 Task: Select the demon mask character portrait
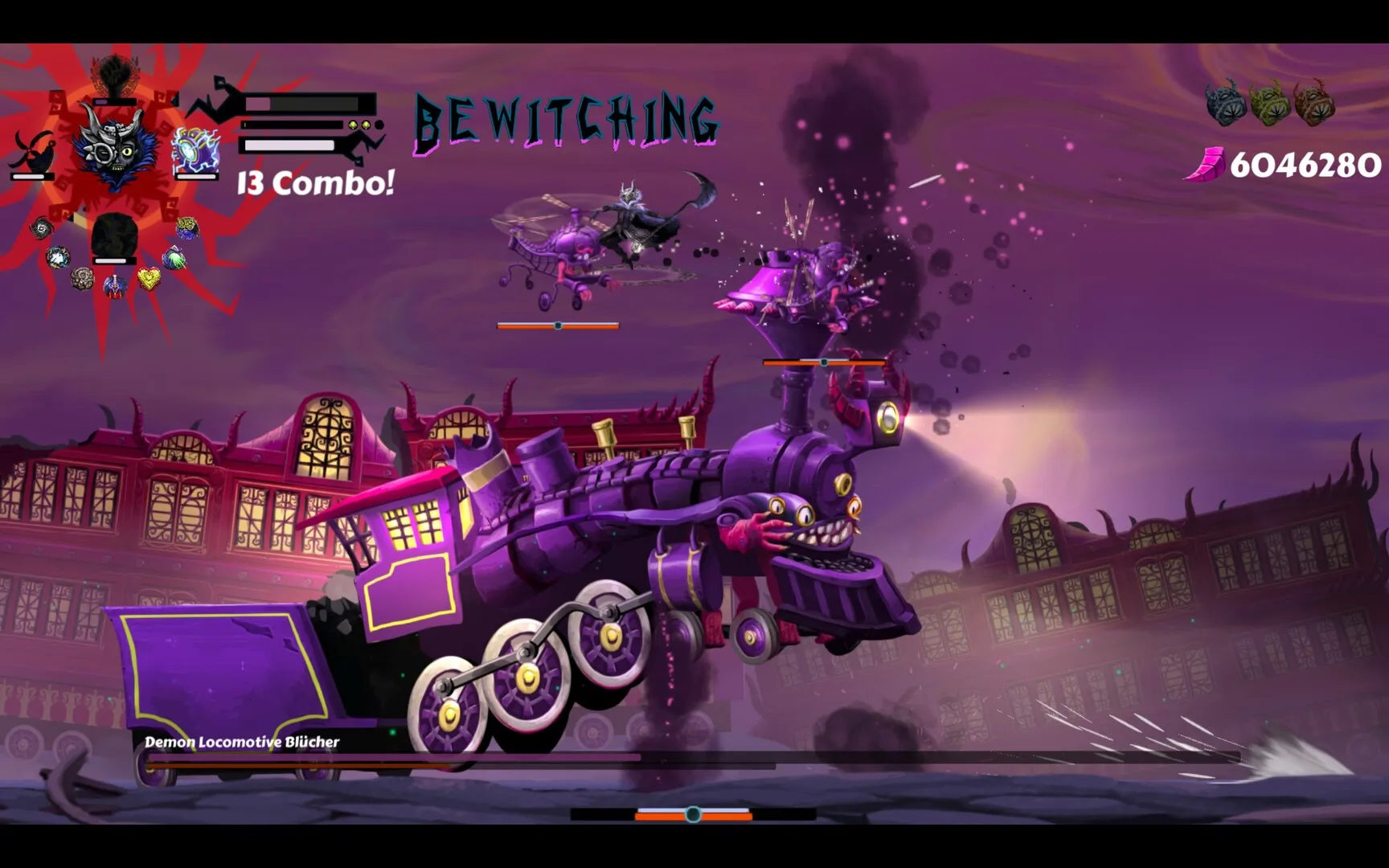click(x=116, y=149)
